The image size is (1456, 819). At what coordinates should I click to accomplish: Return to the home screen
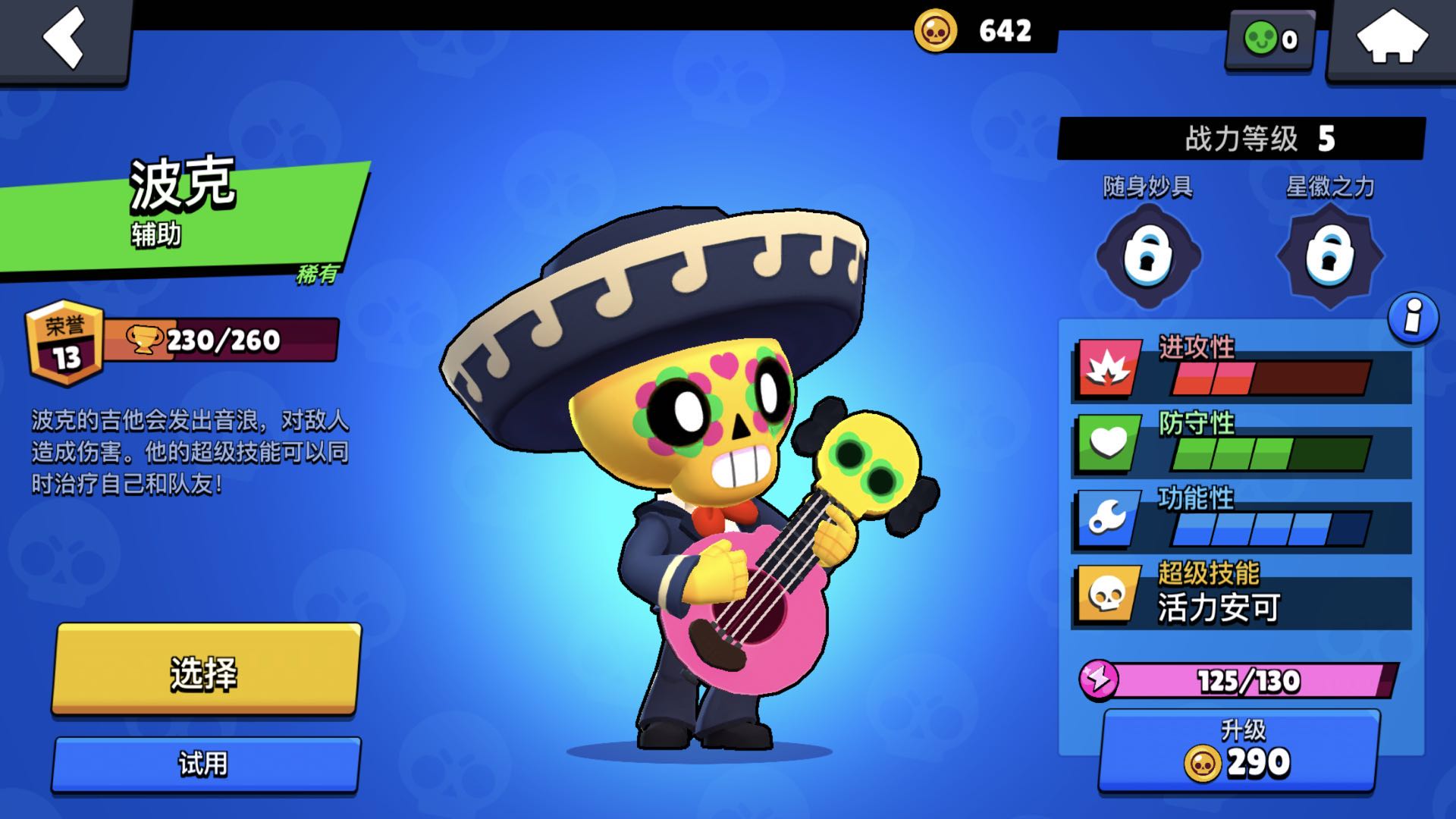(x=1392, y=38)
